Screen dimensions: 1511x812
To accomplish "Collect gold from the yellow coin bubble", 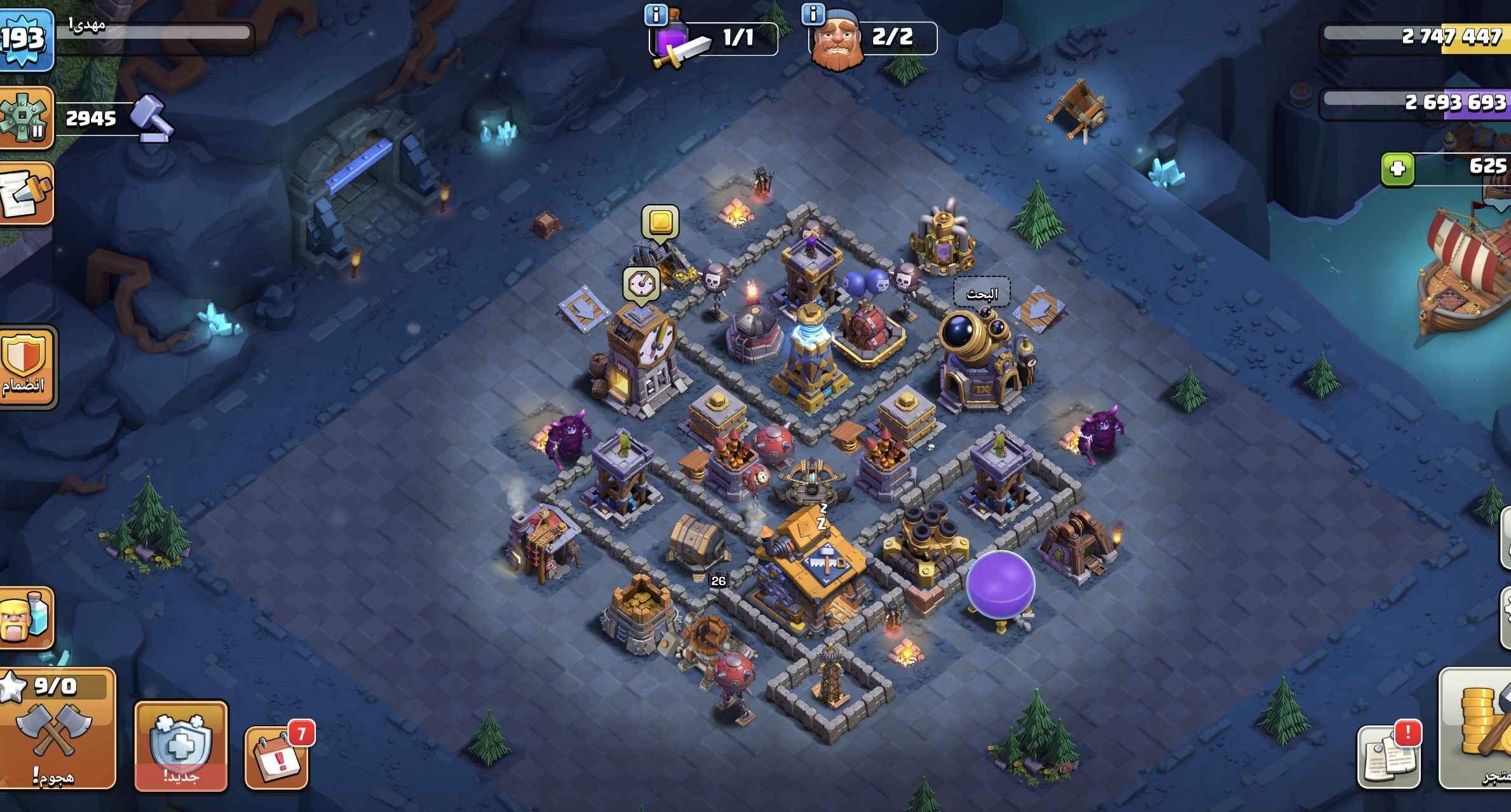I will 660,222.
